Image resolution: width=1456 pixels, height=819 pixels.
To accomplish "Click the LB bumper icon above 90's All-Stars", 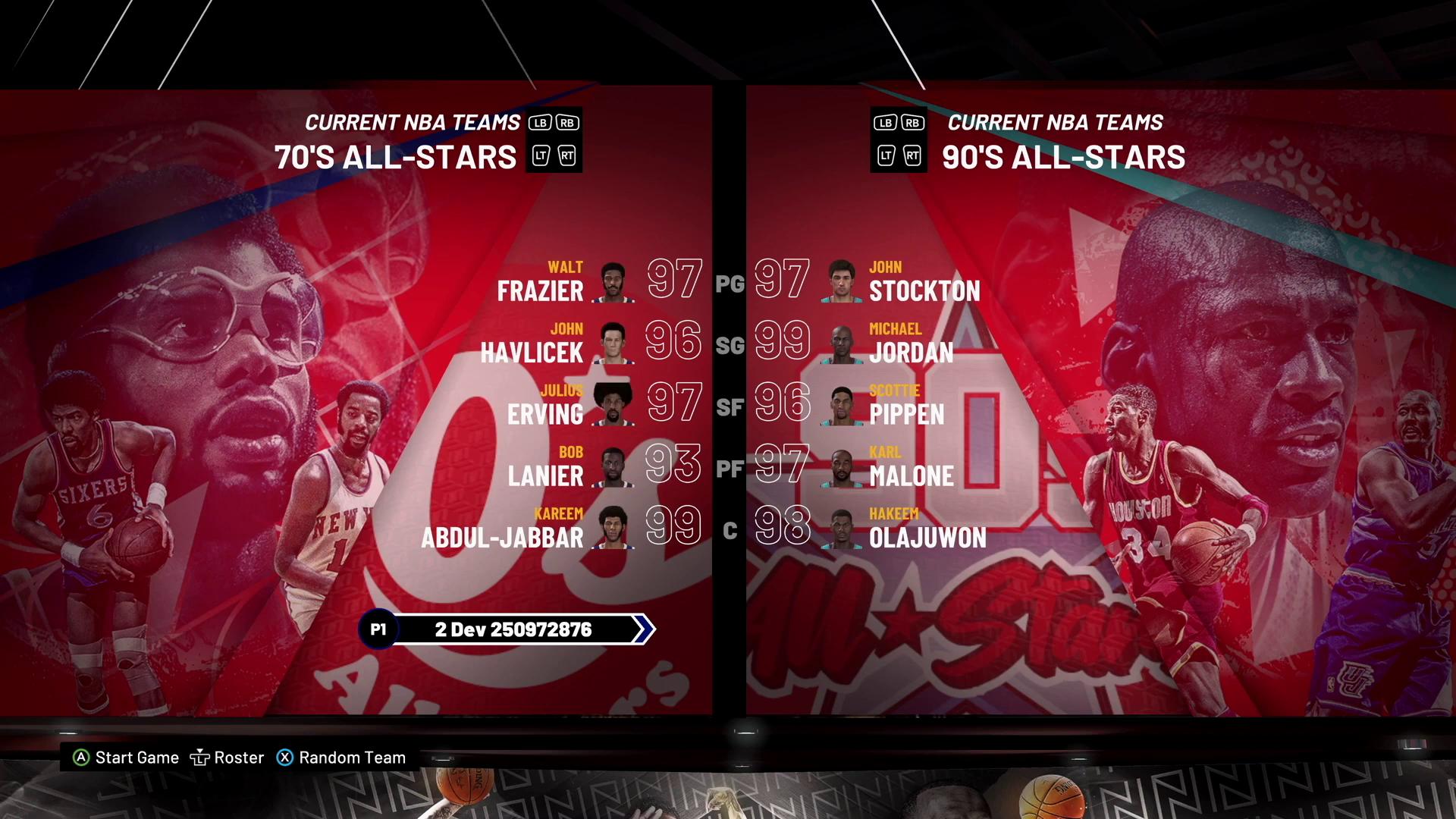I will click(884, 121).
